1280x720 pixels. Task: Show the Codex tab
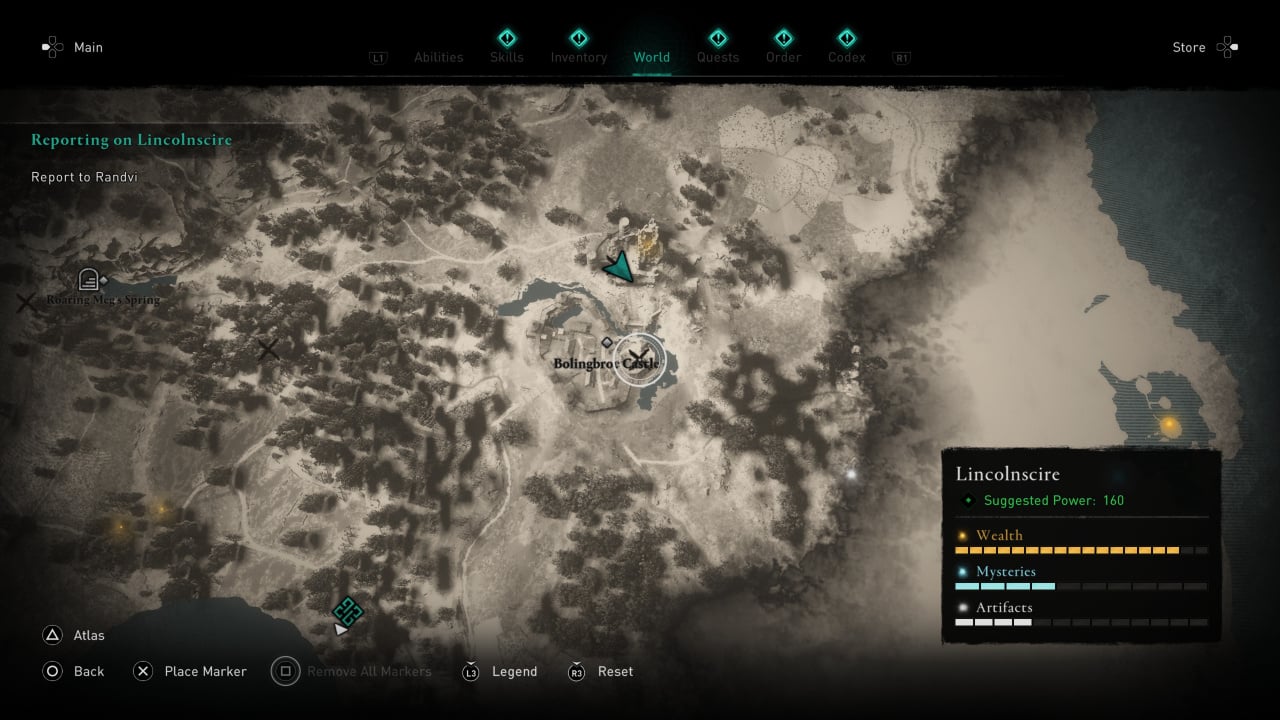(846, 57)
